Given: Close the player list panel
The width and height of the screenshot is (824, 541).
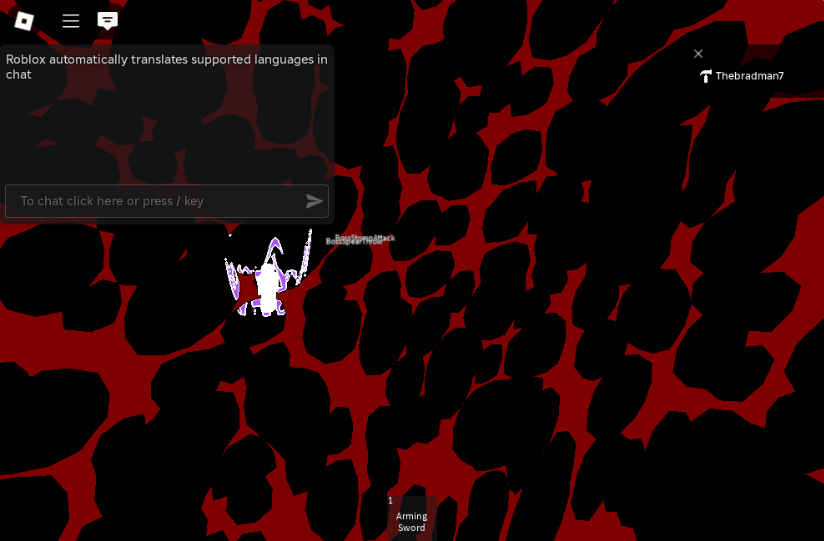Looking at the screenshot, I should point(698,54).
